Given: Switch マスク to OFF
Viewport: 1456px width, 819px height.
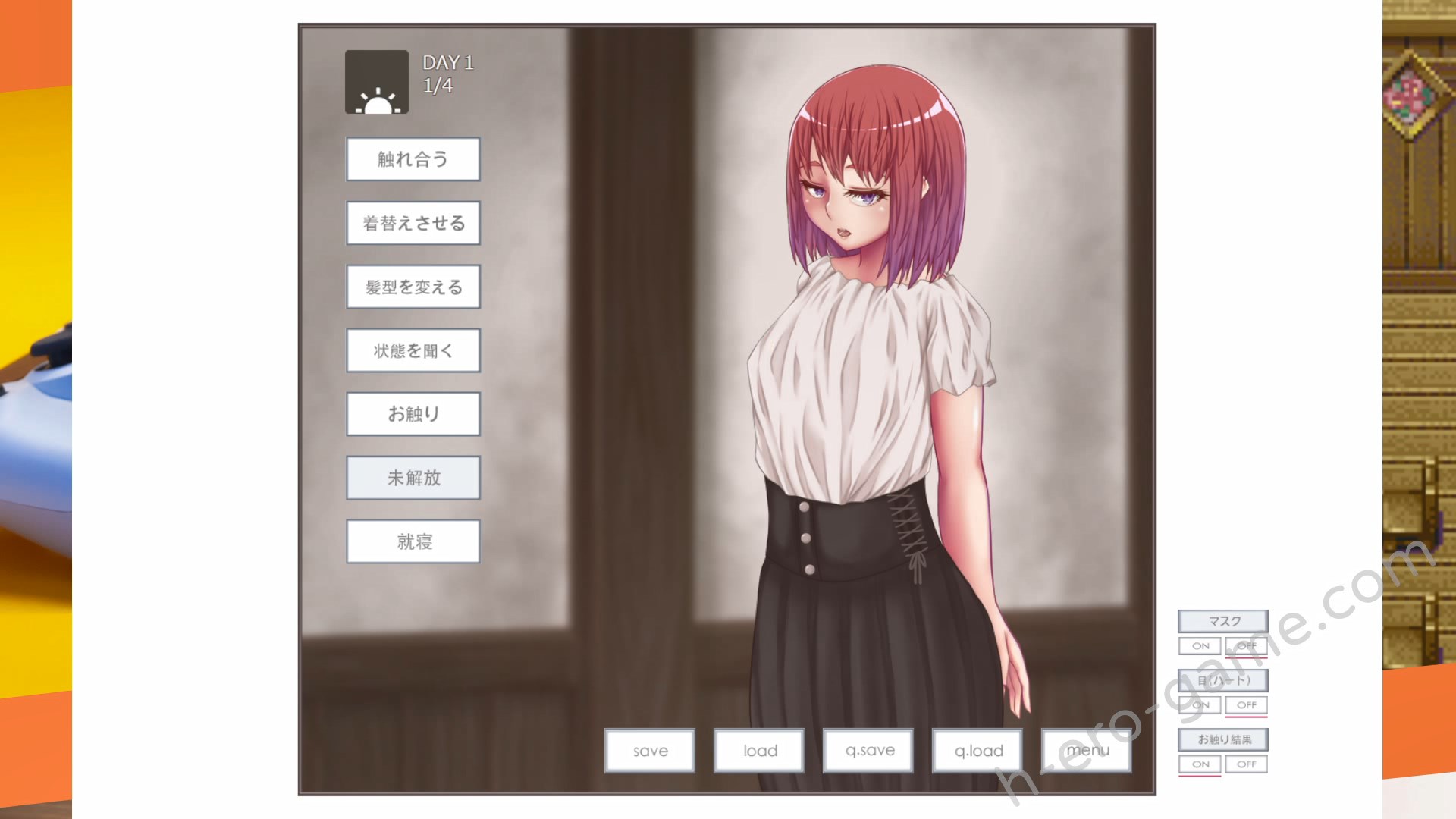Looking at the screenshot, I should 1247,645.
